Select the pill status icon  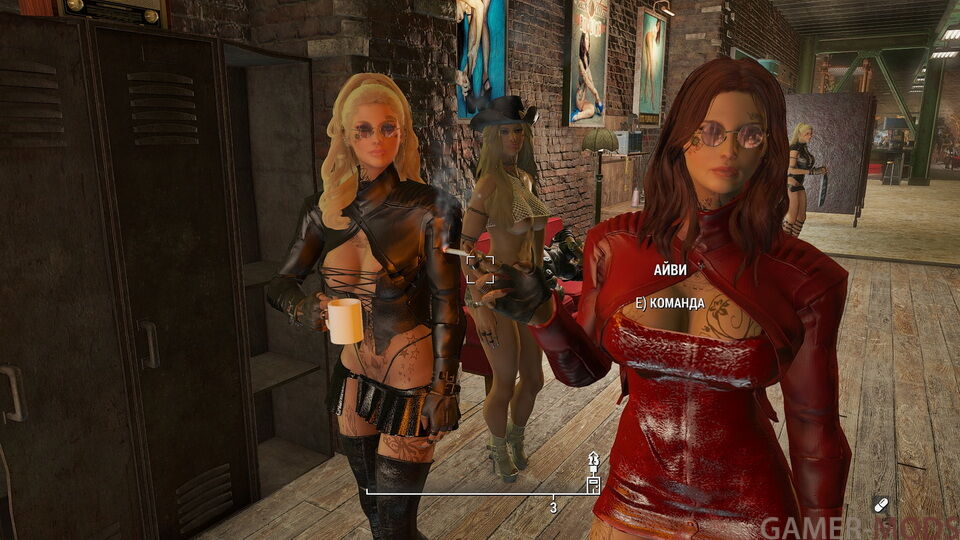tap(882, 503)
